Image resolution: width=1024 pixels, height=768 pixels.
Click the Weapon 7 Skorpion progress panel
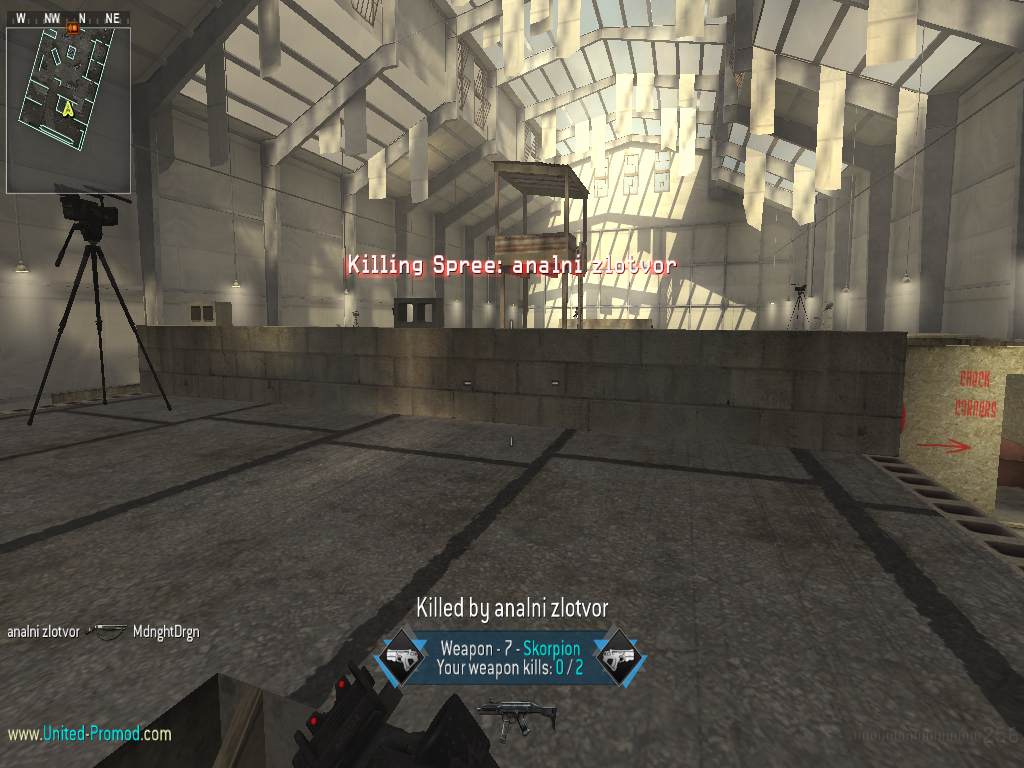click(x=510, y=658)
